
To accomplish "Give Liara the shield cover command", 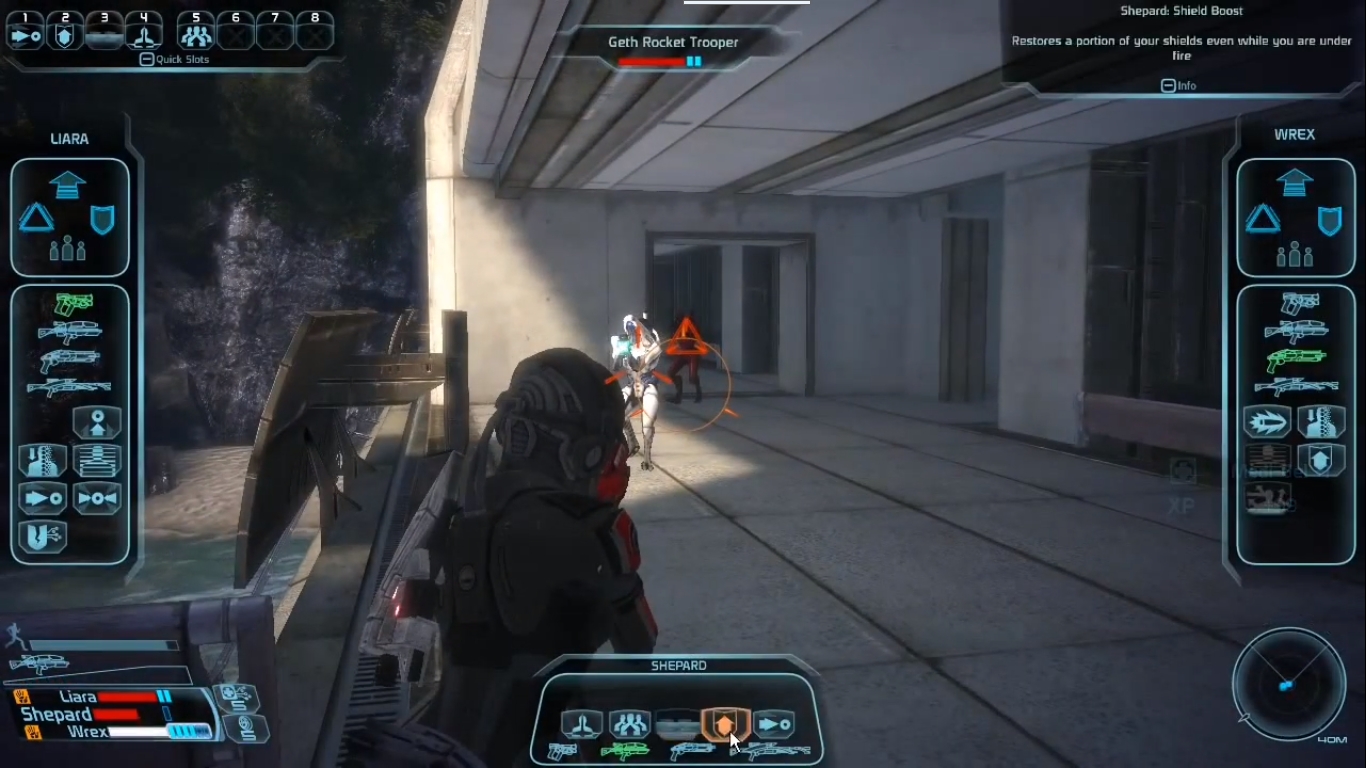I will point(102,219).
